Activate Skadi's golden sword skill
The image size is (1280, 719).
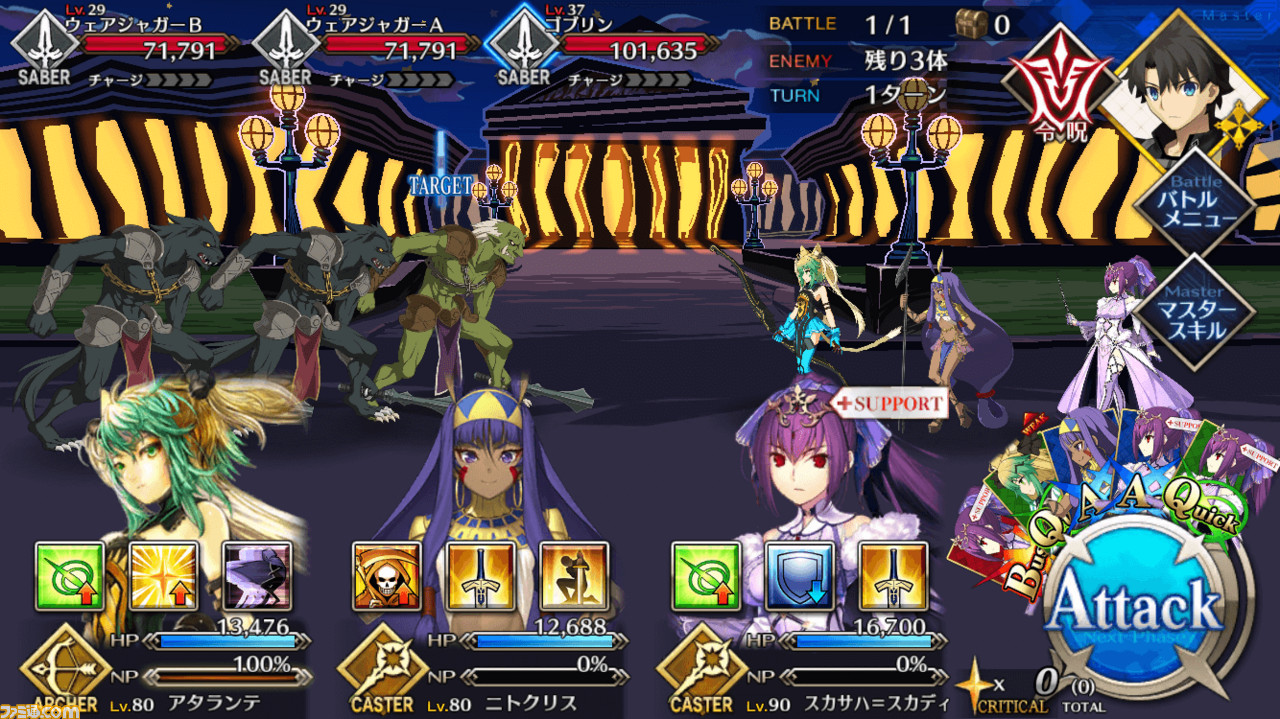point(892,576)
